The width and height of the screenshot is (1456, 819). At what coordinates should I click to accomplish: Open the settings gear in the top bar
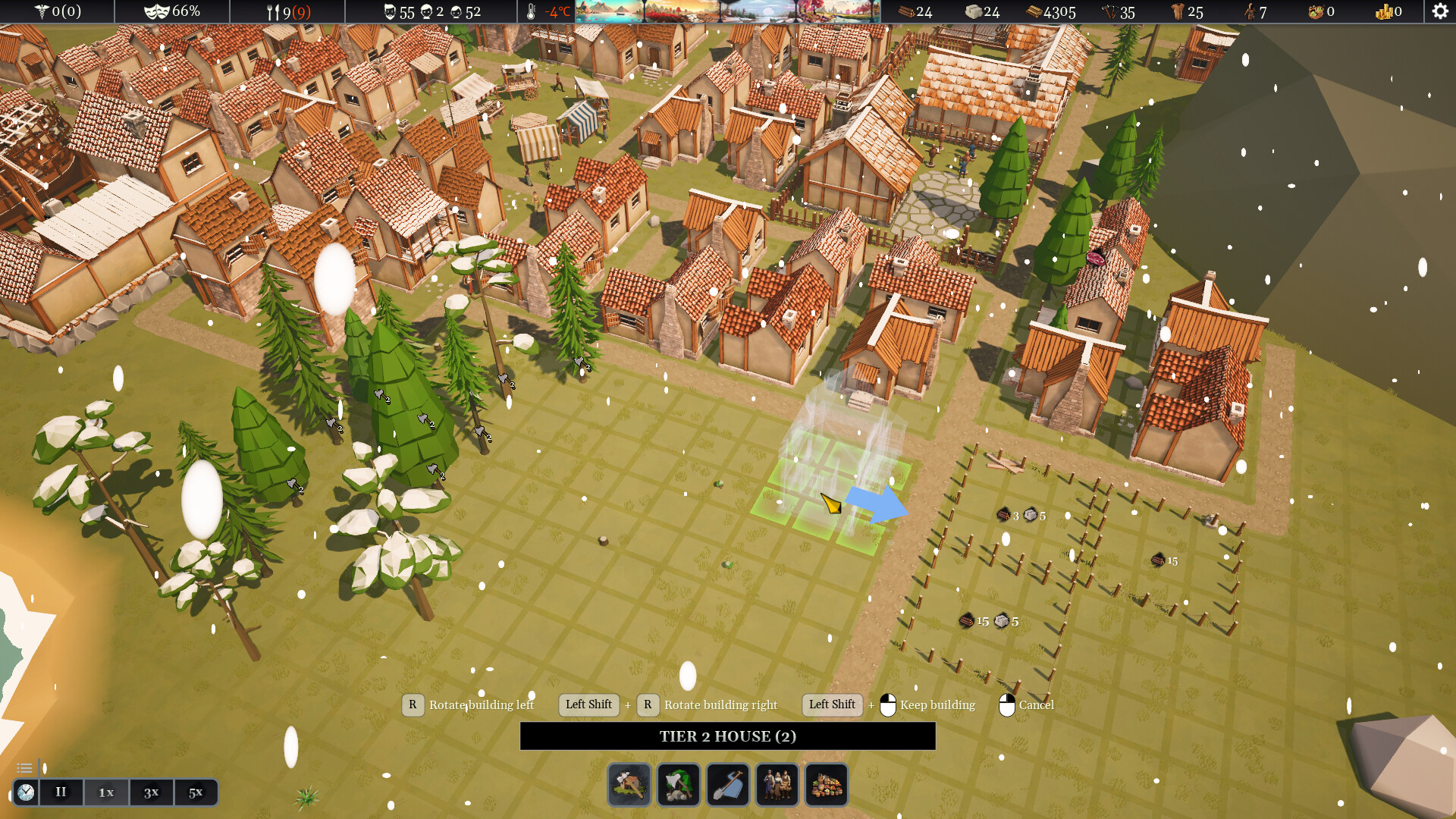(1439, 11)
